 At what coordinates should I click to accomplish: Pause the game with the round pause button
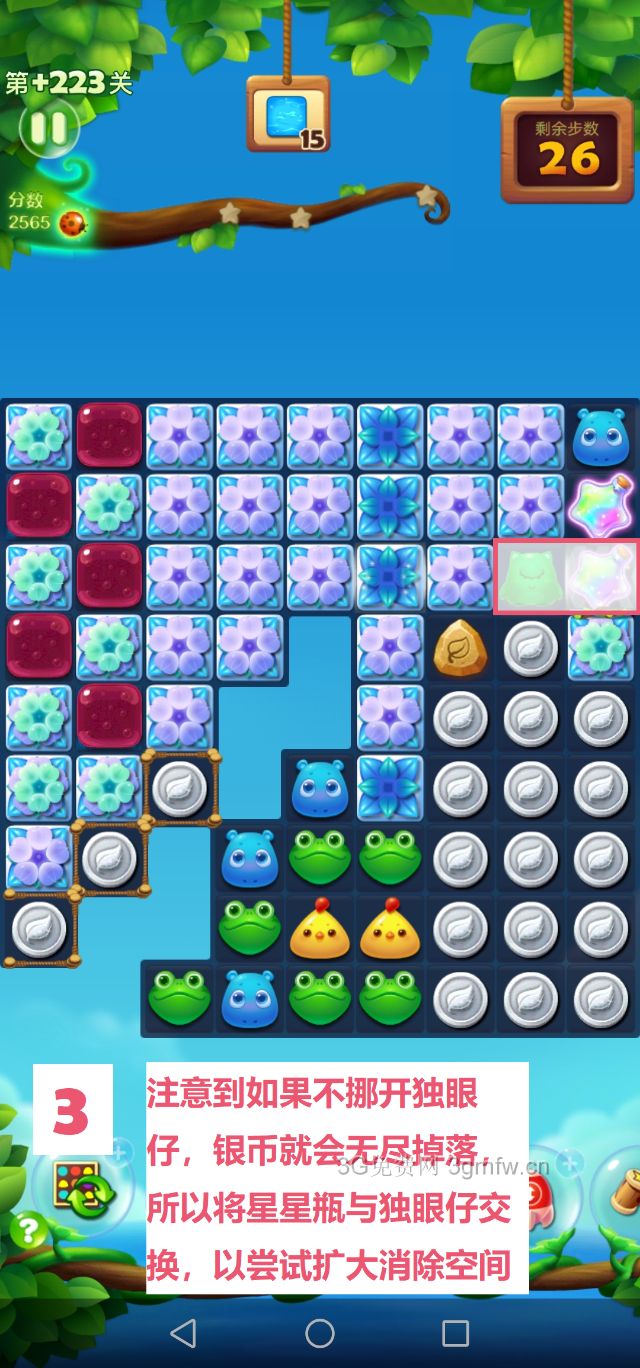coord(46,128)
